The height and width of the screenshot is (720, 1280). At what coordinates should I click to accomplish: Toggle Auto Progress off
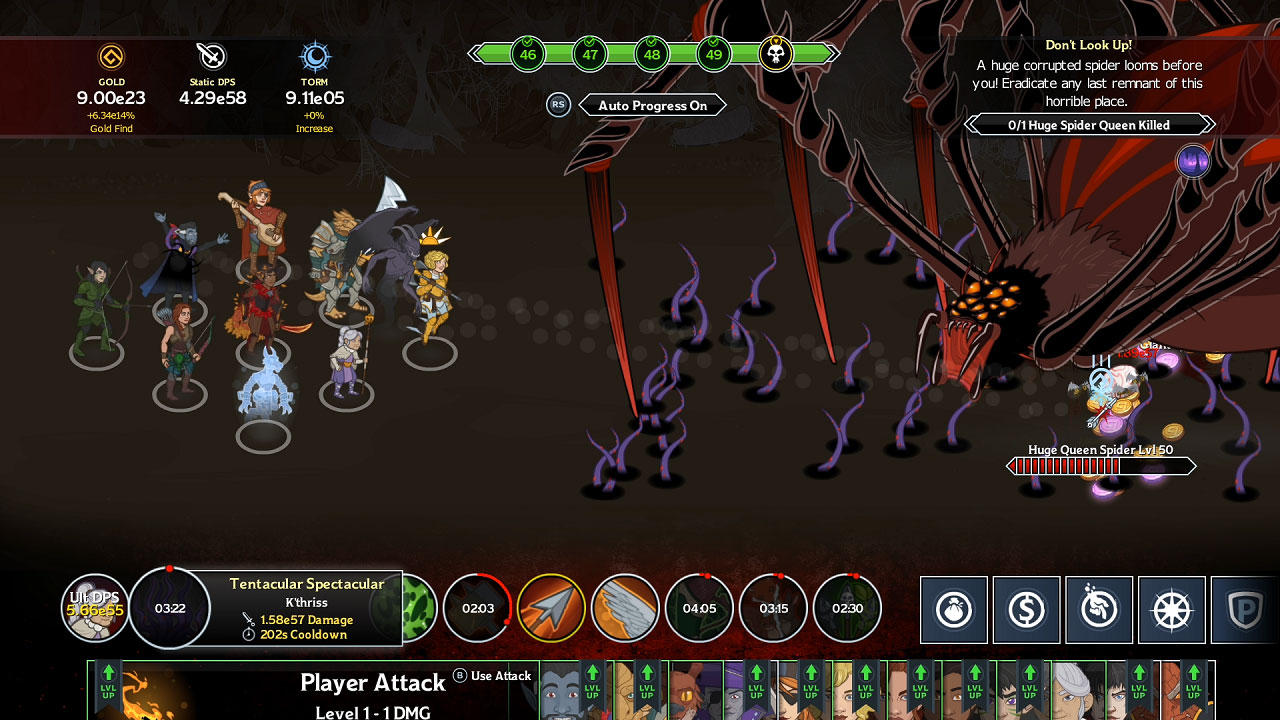click(653, 105)
